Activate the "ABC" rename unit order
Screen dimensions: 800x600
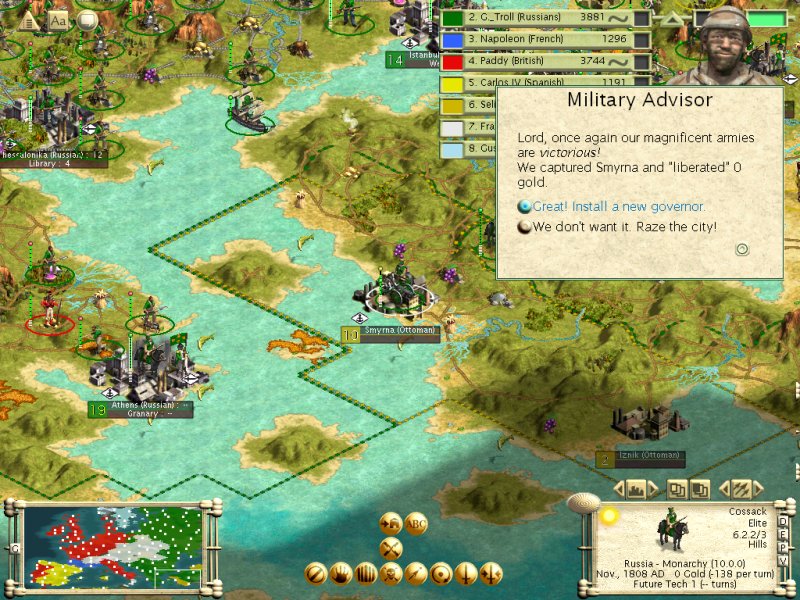point(415,523)
